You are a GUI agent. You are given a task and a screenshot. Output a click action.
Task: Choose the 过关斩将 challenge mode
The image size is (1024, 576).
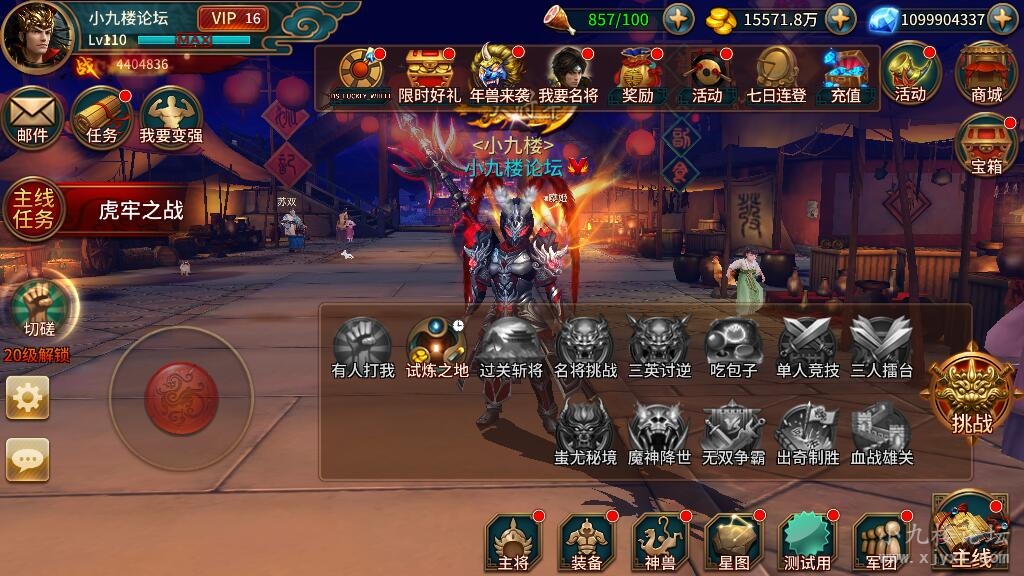(x=510, y=348)
